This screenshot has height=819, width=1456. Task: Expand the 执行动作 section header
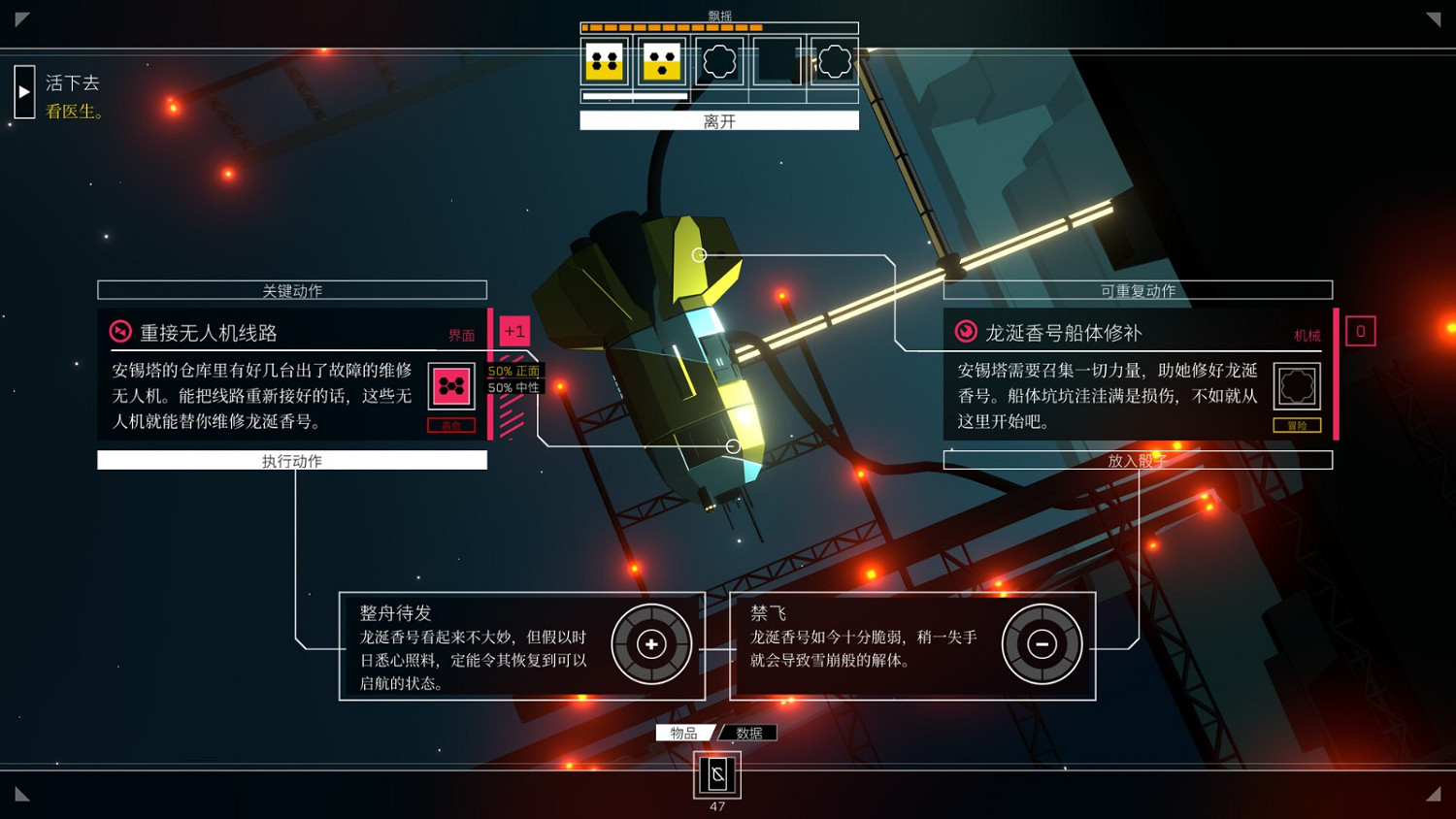(x=291, y=459)
